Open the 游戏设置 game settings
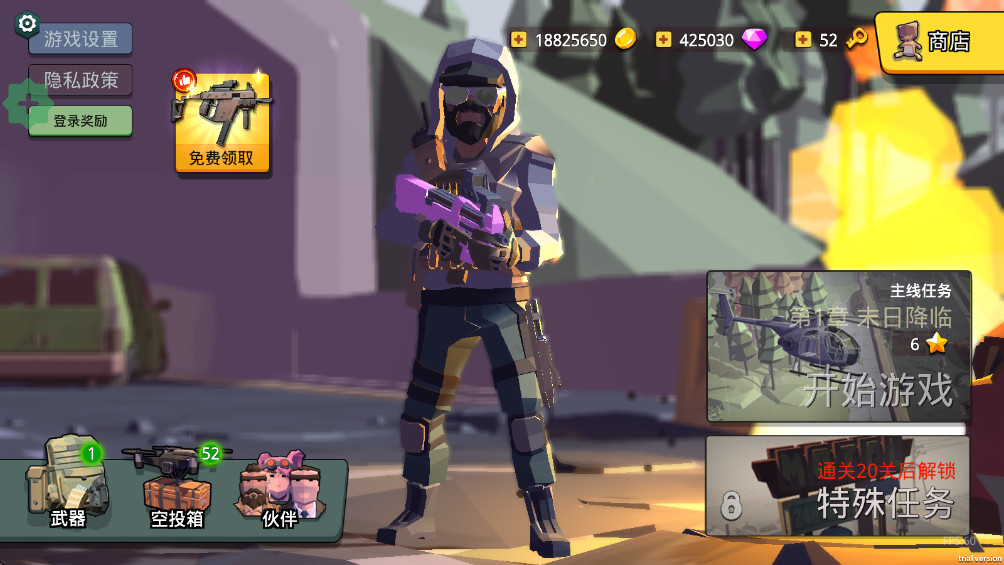The image size is (1004, 565). click(81, 39)
